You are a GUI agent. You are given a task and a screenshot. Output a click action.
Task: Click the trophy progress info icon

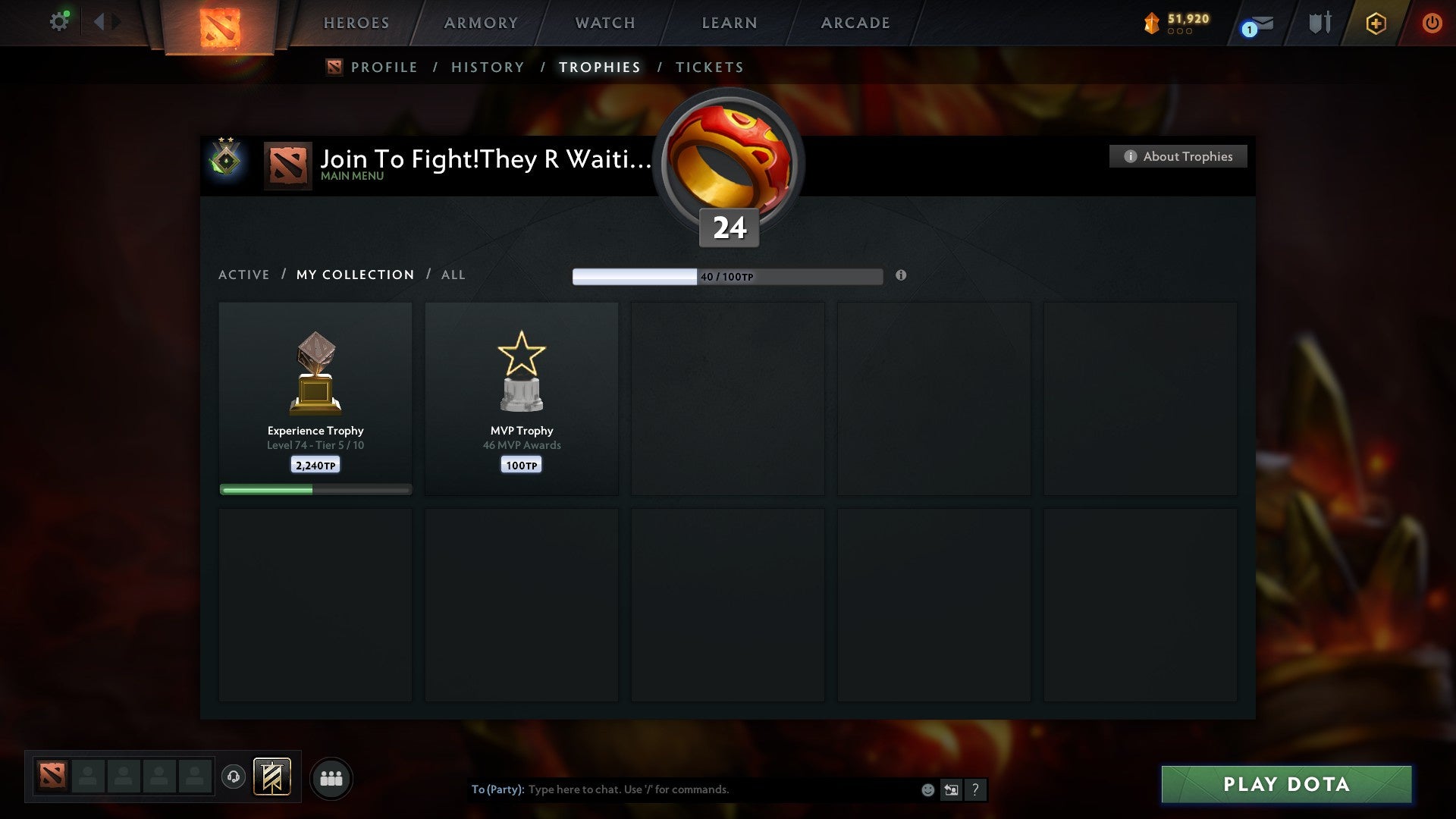[901, 276]
